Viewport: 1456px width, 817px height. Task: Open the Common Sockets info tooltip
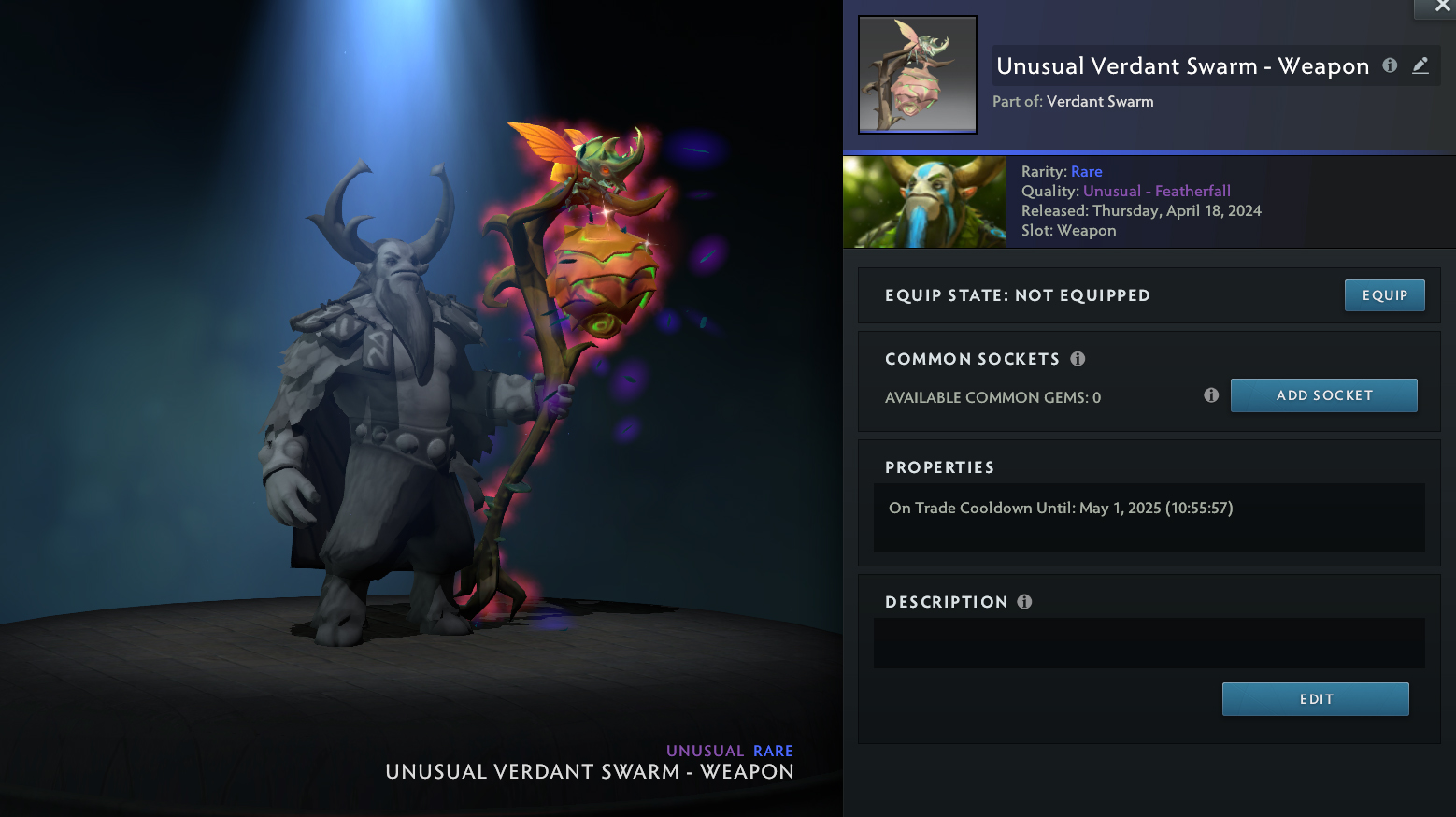(x=1078, y=359)
